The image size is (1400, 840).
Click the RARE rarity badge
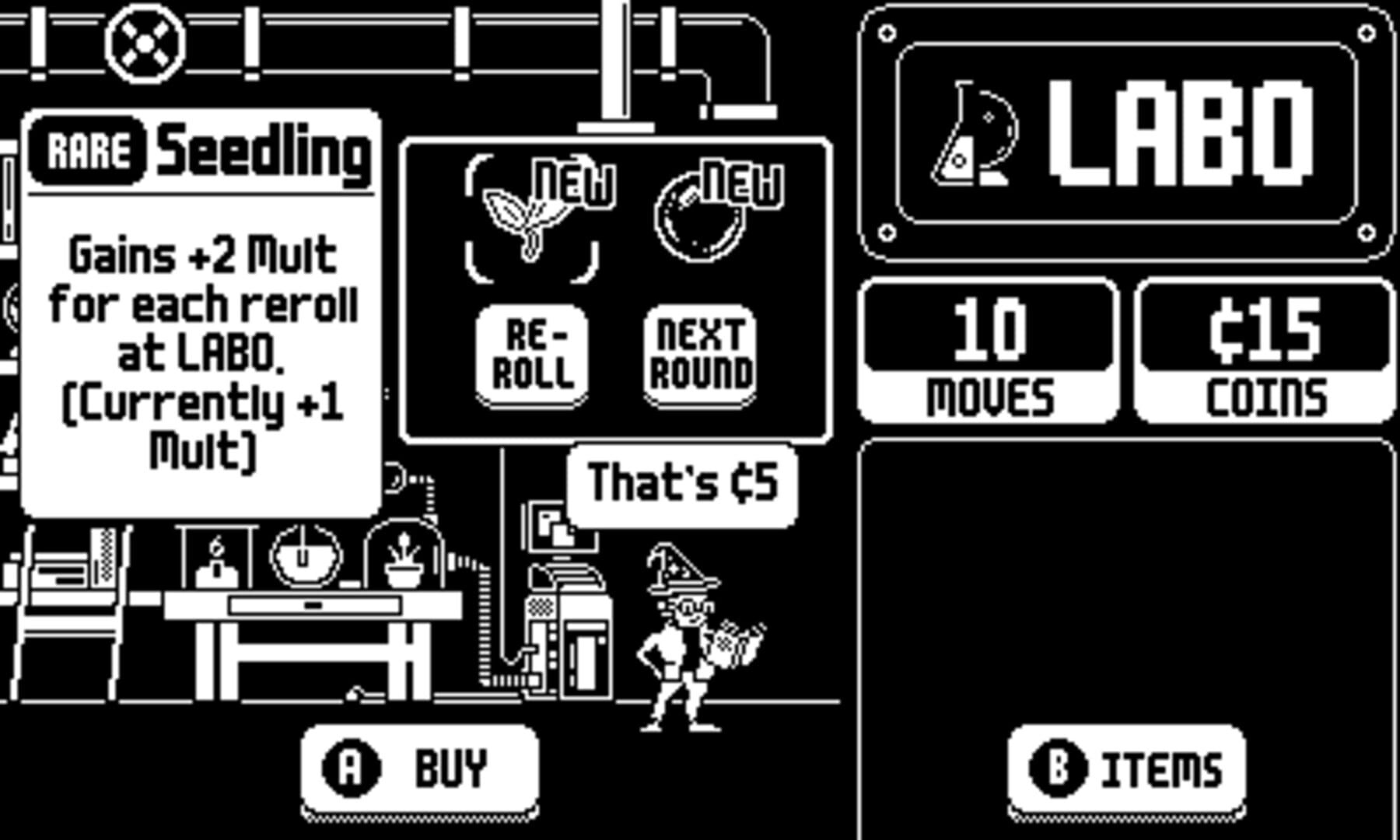click(x=88, y=152)
